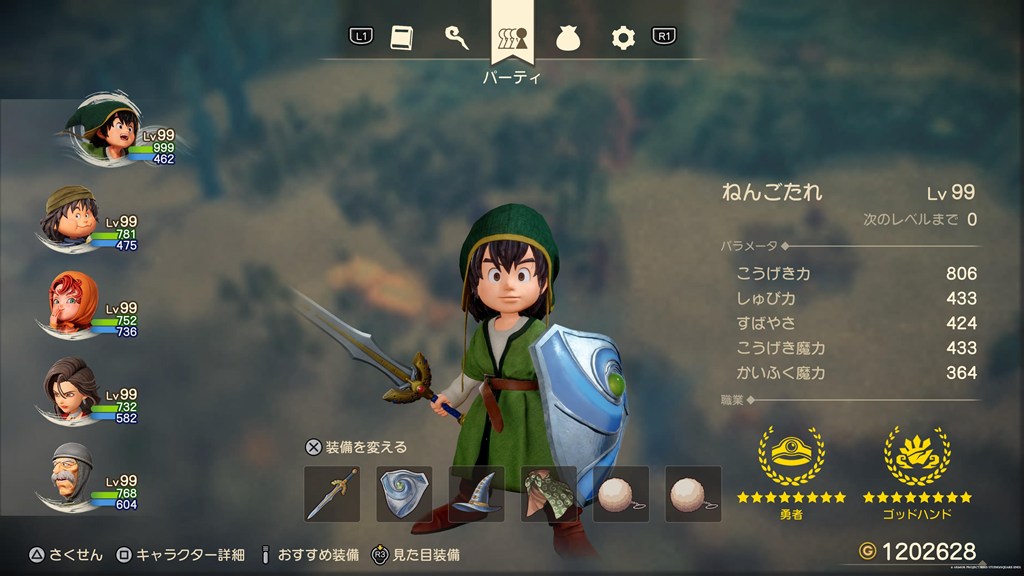This screenshot has height=576, width=1024.
Task: Select the green-hooded hero portrait
Action: click(x=104, y=133)
